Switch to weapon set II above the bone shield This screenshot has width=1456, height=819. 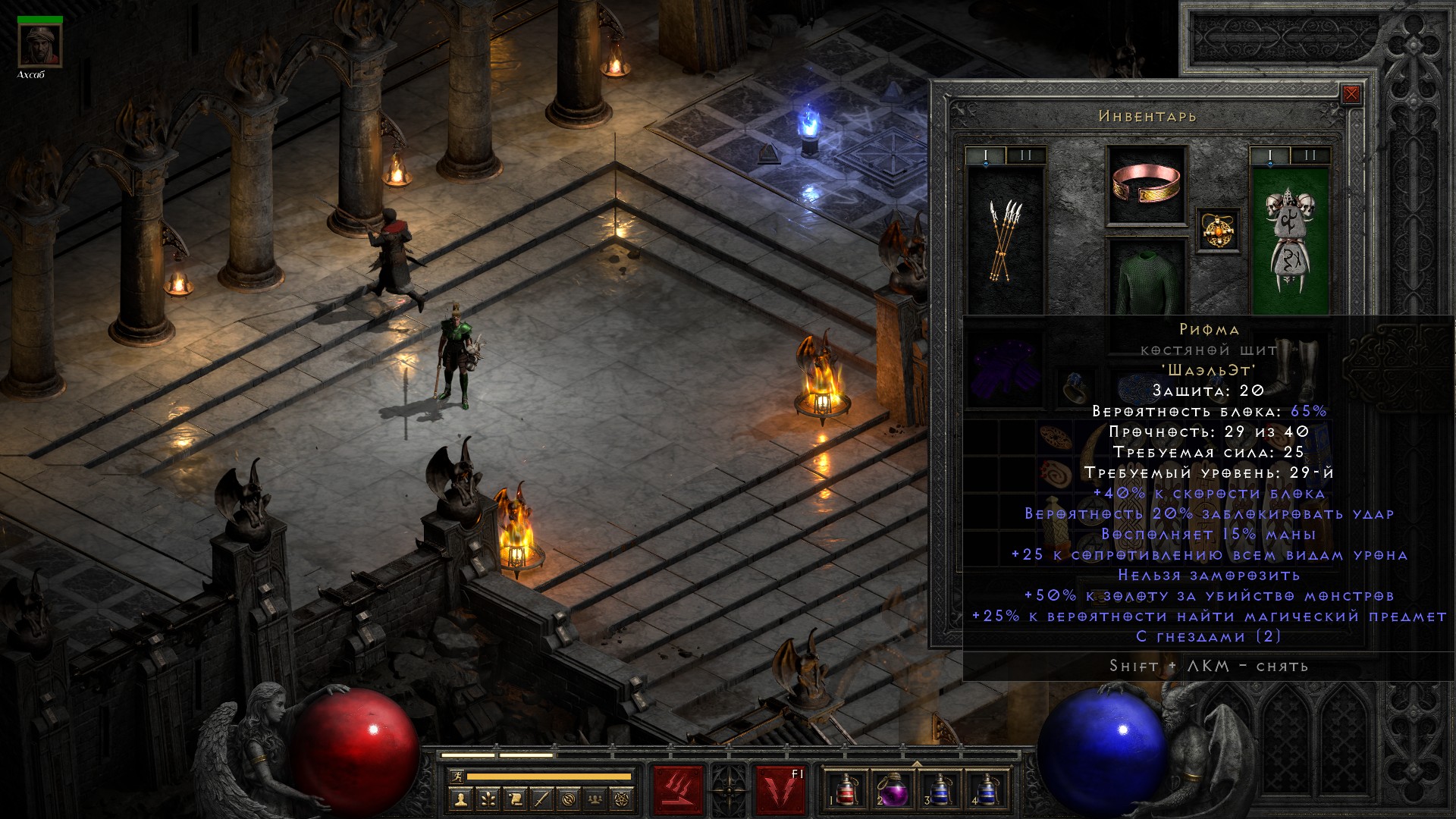pyautogui.click(x=1310, y=155)
